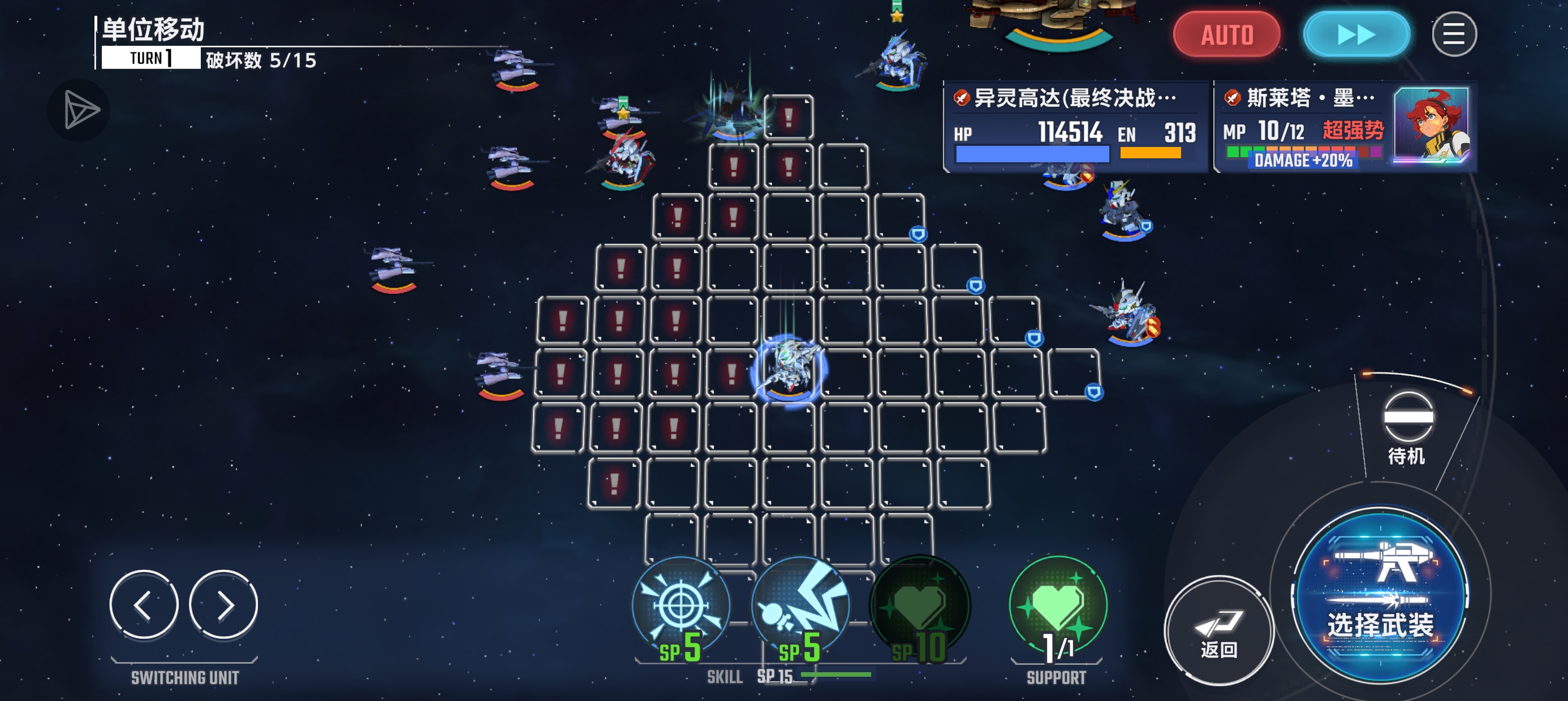The width and height of the screenshot is (1568, 701).
Task: Choose the 返回 back button
Action: pyautogui.click(x=1218, y=630)
